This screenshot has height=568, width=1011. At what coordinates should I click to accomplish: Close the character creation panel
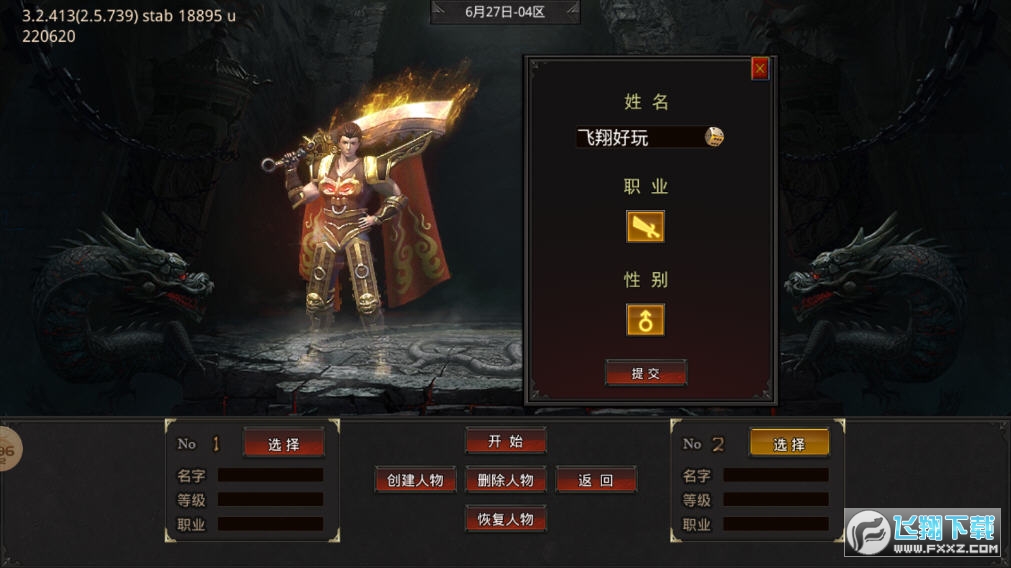[x=760, y=69]
